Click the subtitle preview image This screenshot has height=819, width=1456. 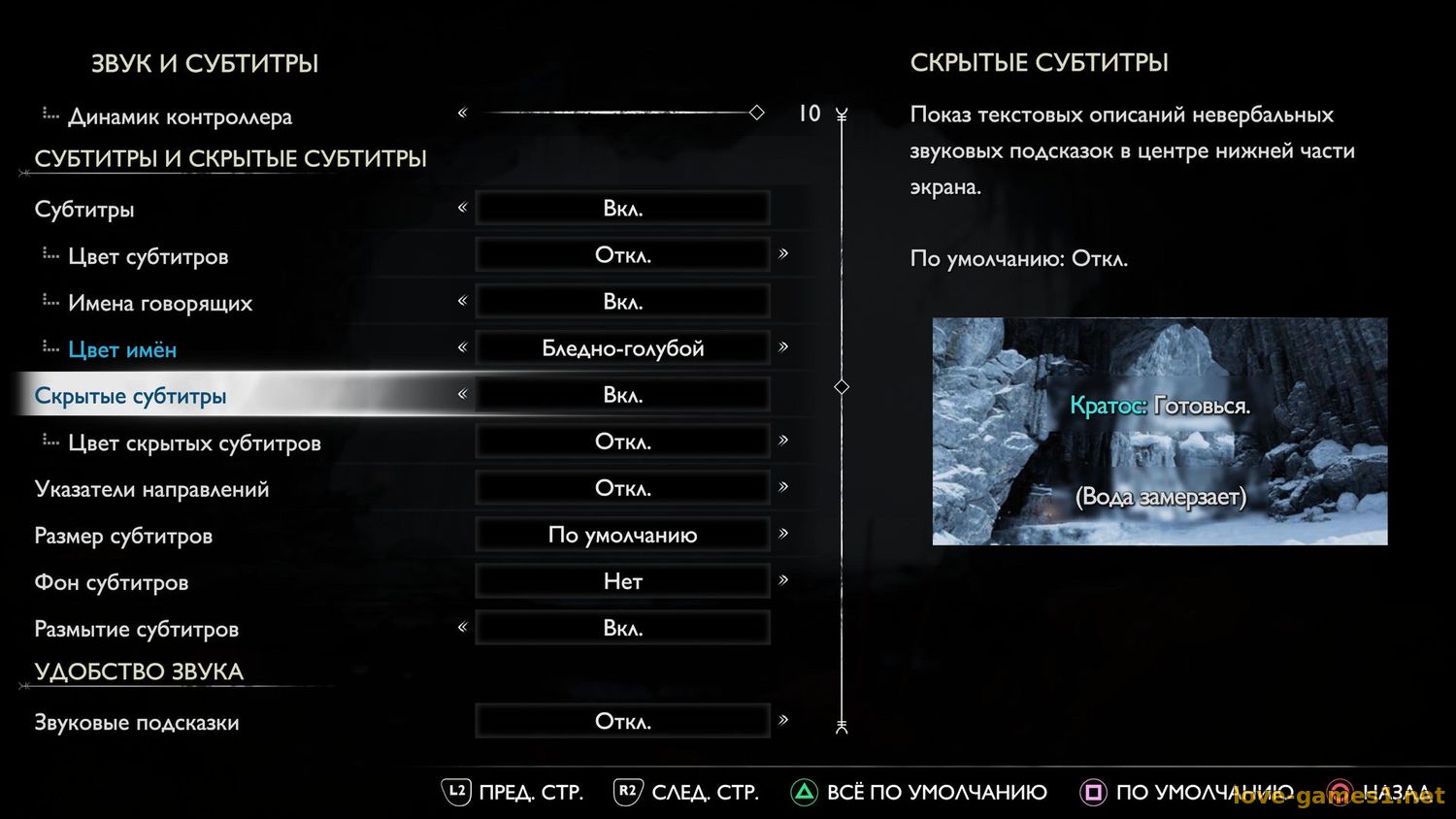point(1160,432)
